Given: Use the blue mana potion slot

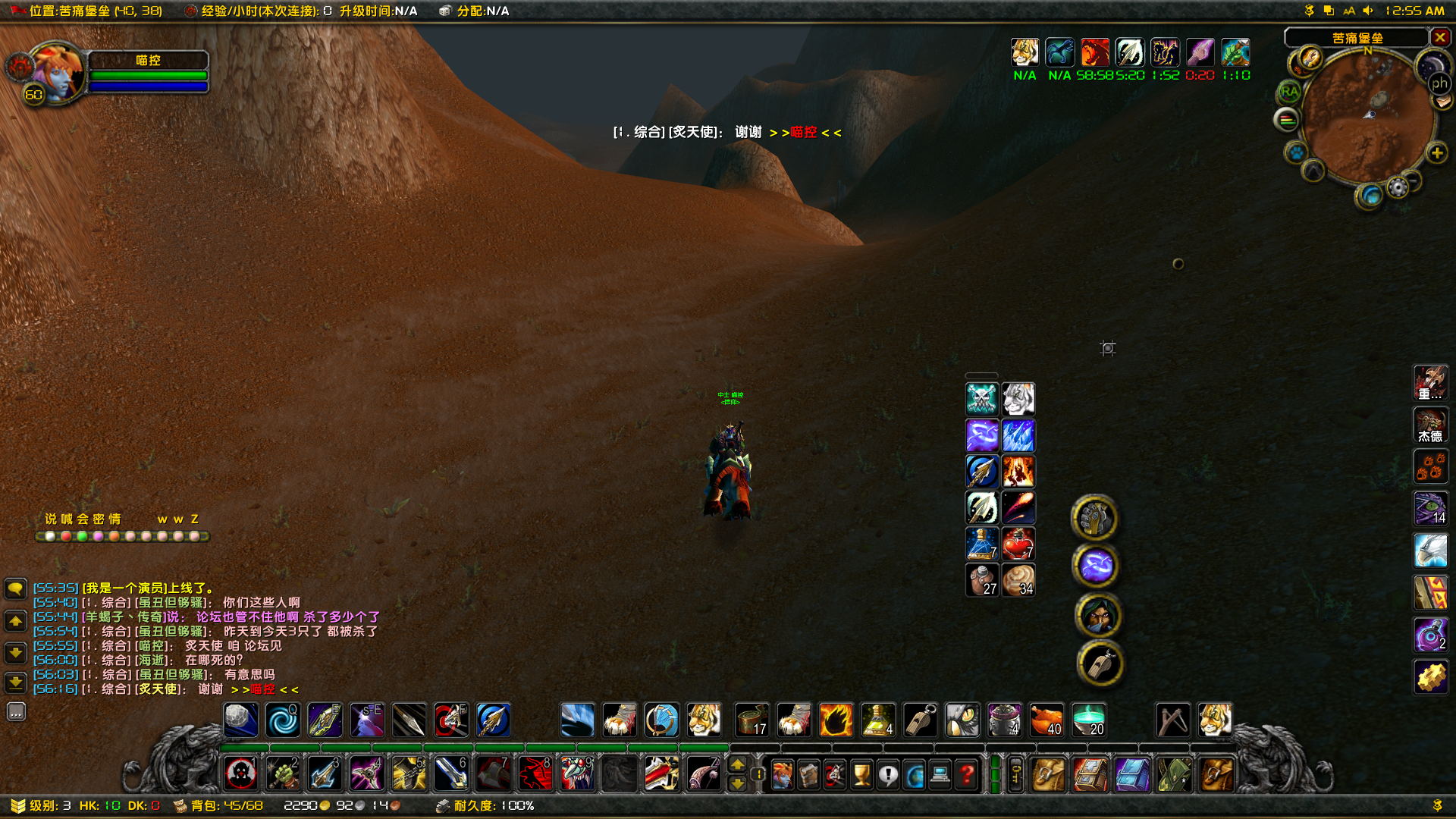Looking at the screenshot, I should (x=982, y=544).
